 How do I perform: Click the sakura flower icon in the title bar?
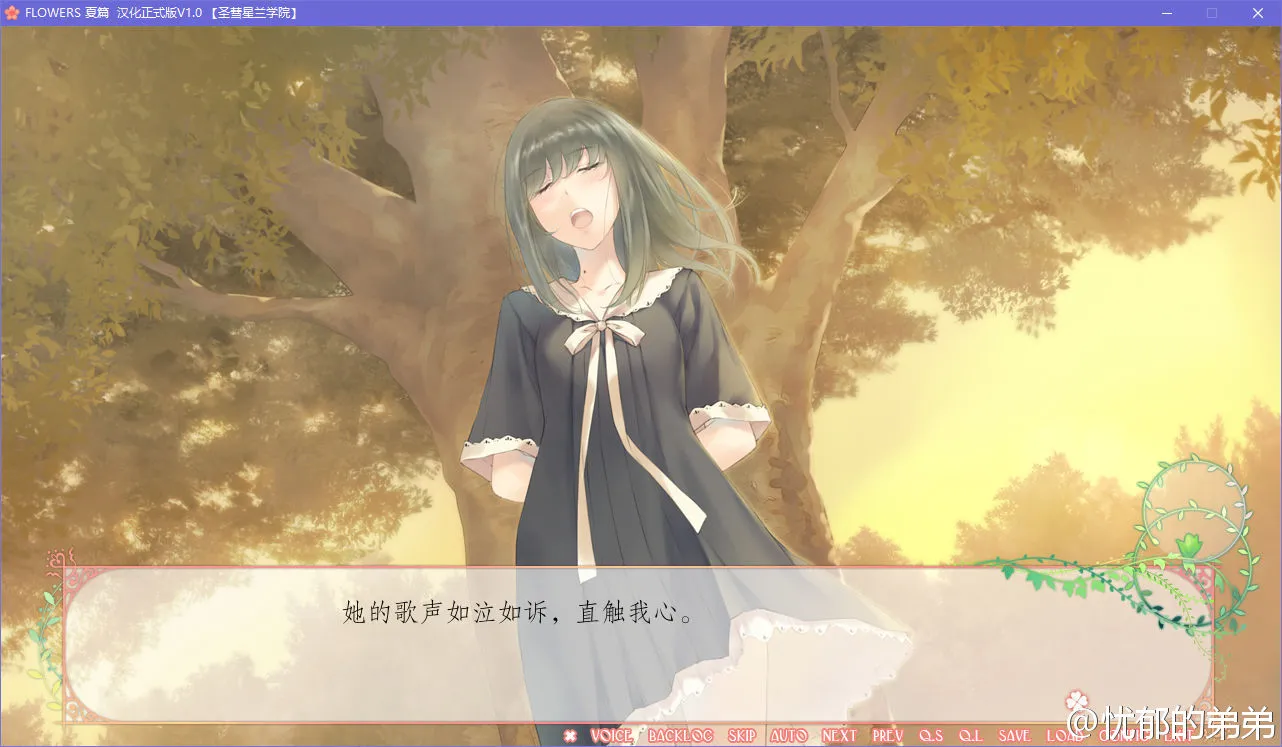point(13,13)
